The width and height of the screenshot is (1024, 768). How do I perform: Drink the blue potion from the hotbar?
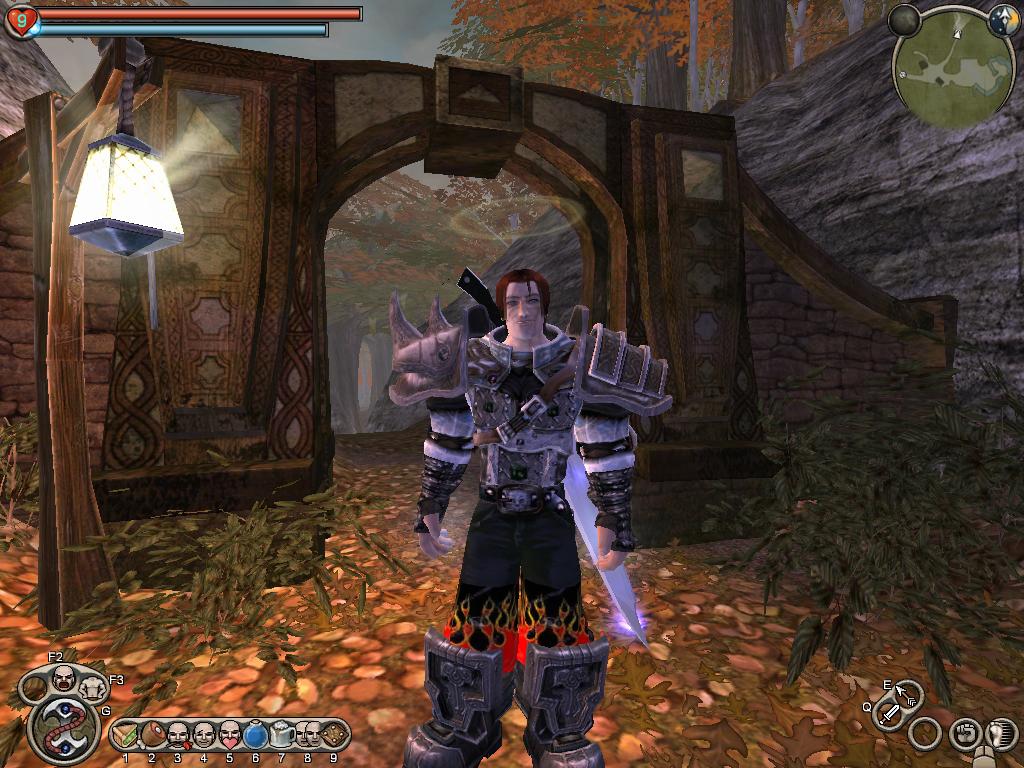pyautogui.click(x=256, y=736)
